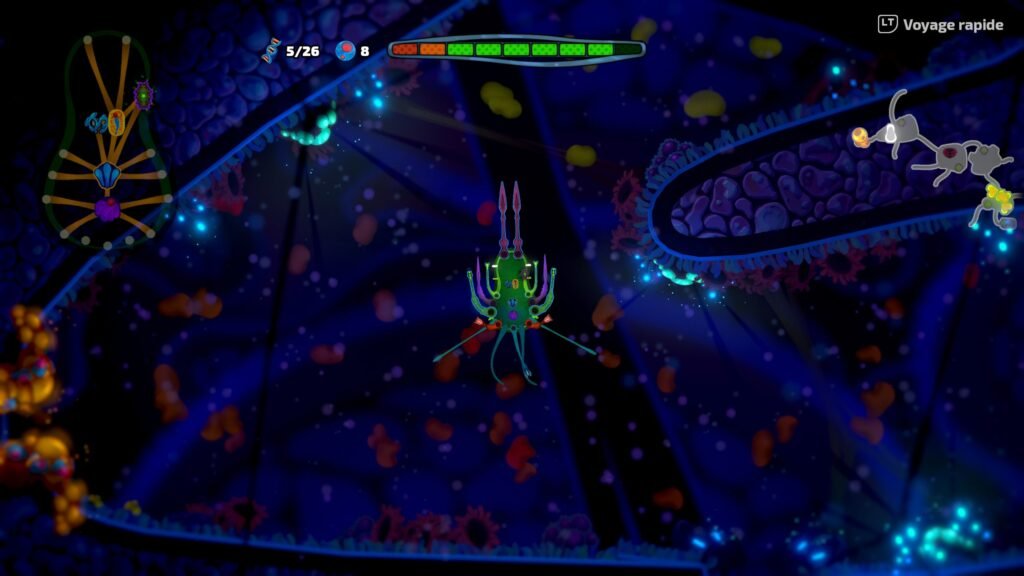
Task: Click the yellow cluster marker on the minimap
Action: [x=999, y=195]
